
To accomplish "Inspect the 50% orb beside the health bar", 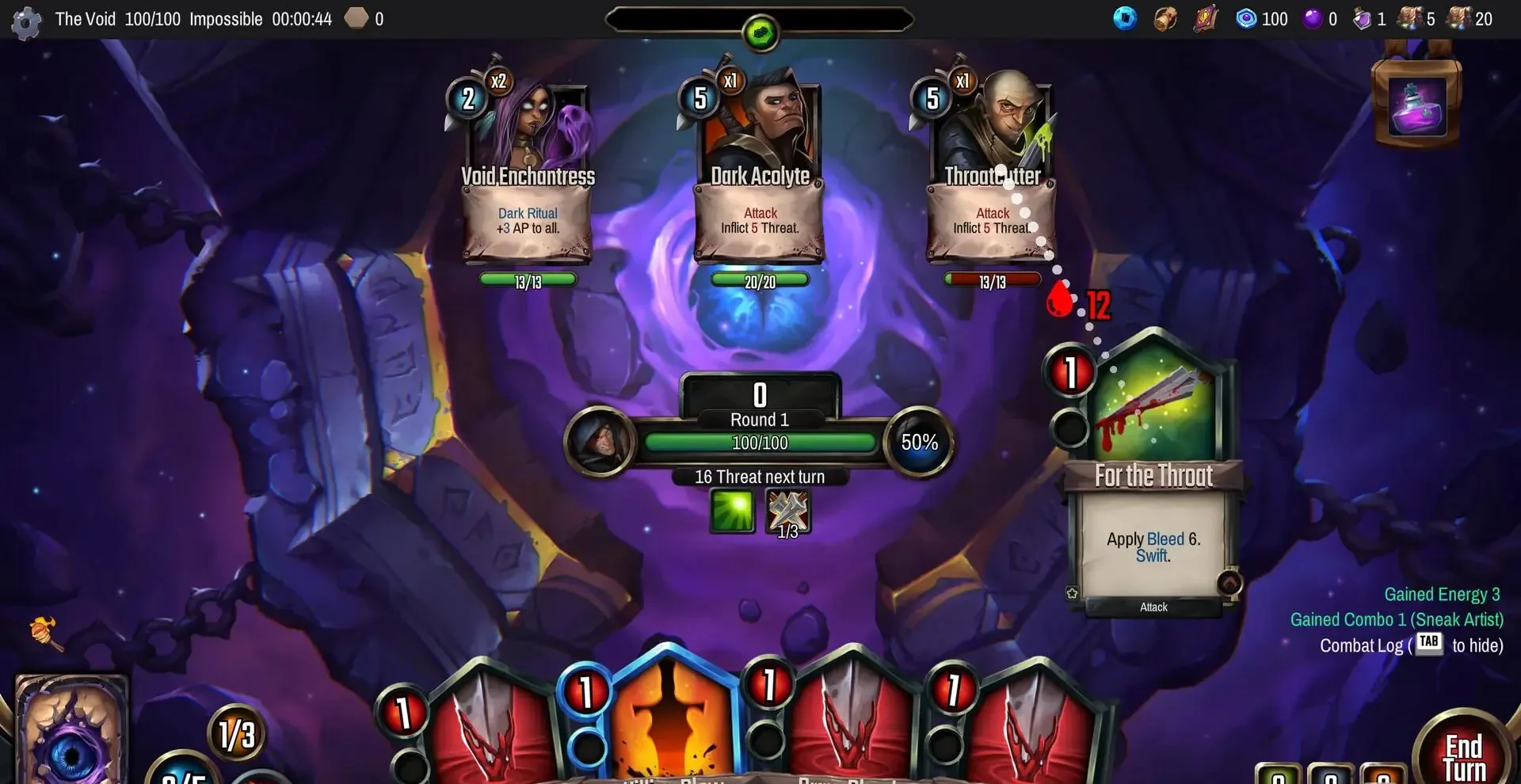I will click(x=919, y=442).
